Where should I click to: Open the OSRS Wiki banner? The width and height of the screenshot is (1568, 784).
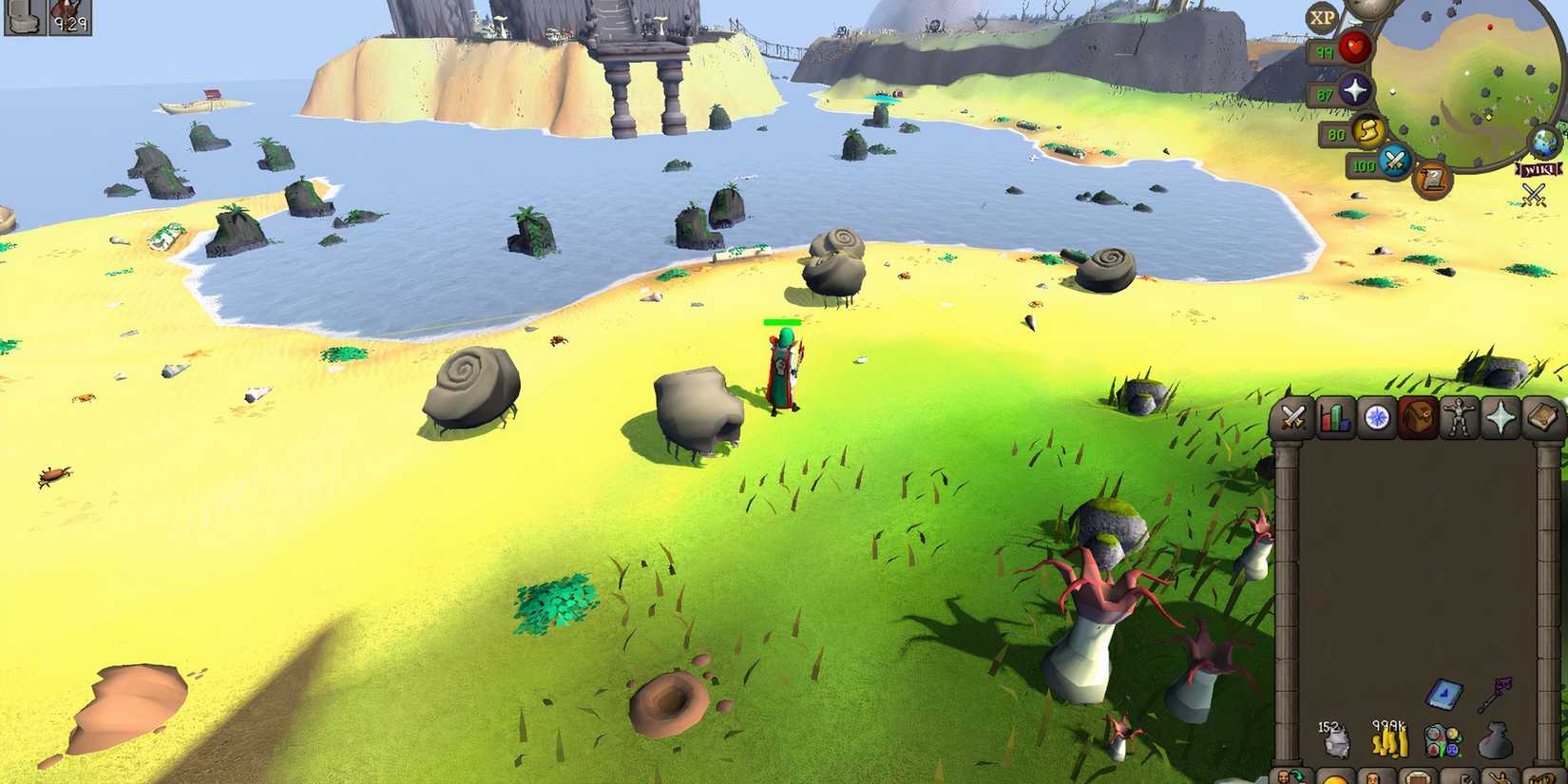pyautogui.click(x=1539, y=168)
